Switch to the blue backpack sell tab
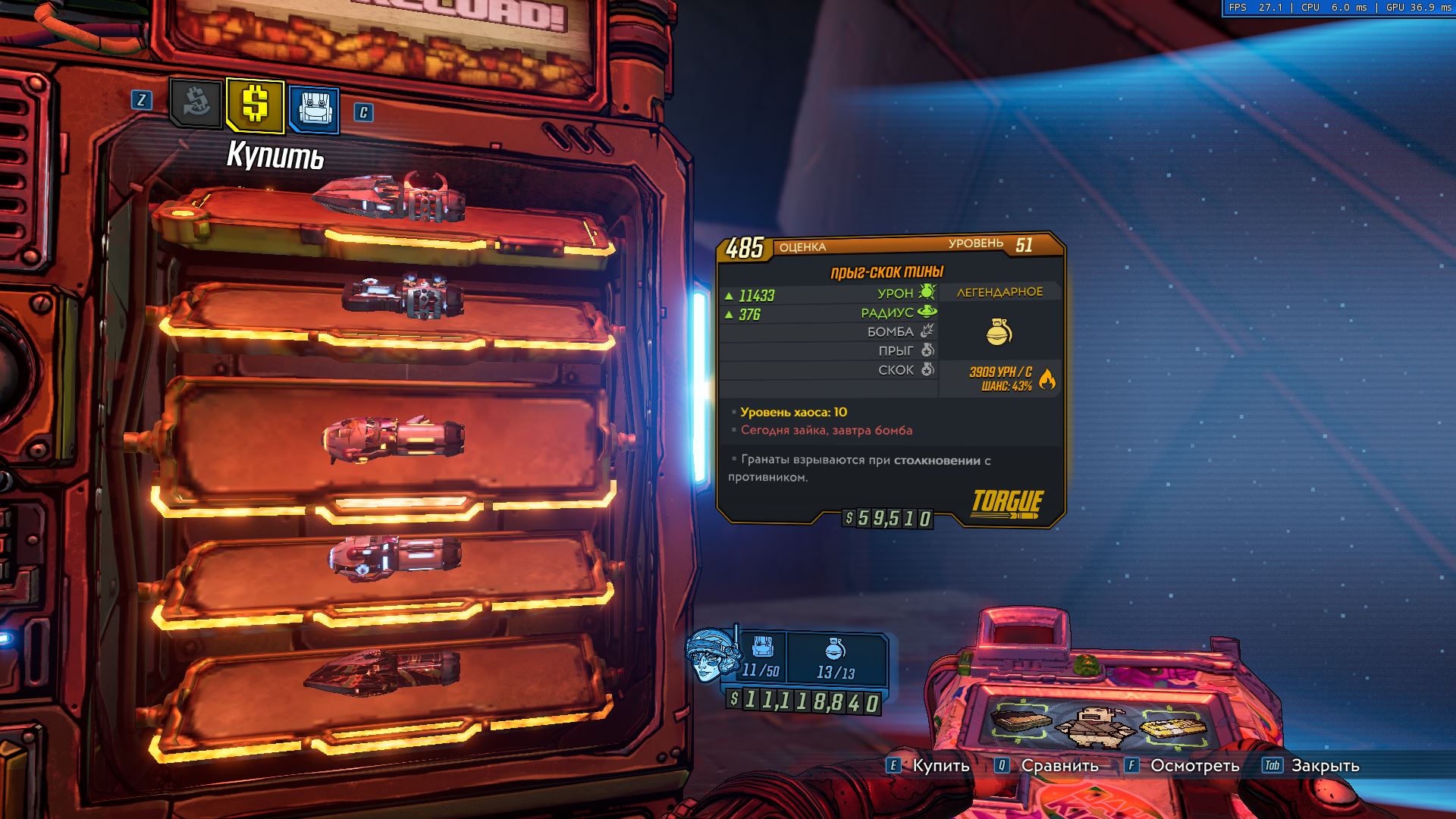 tap(313, 109)
